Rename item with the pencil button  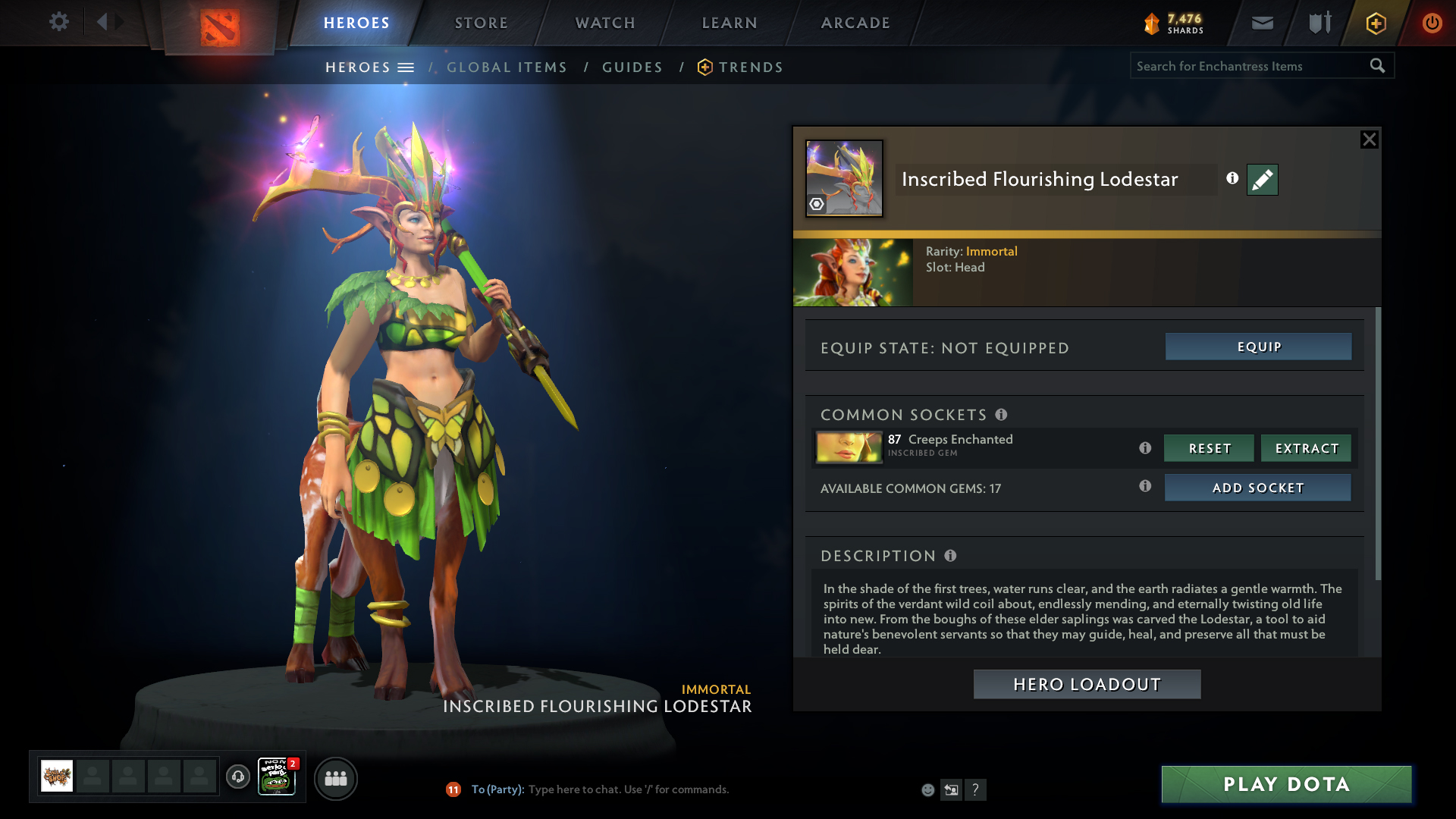tap(1262, 180)
